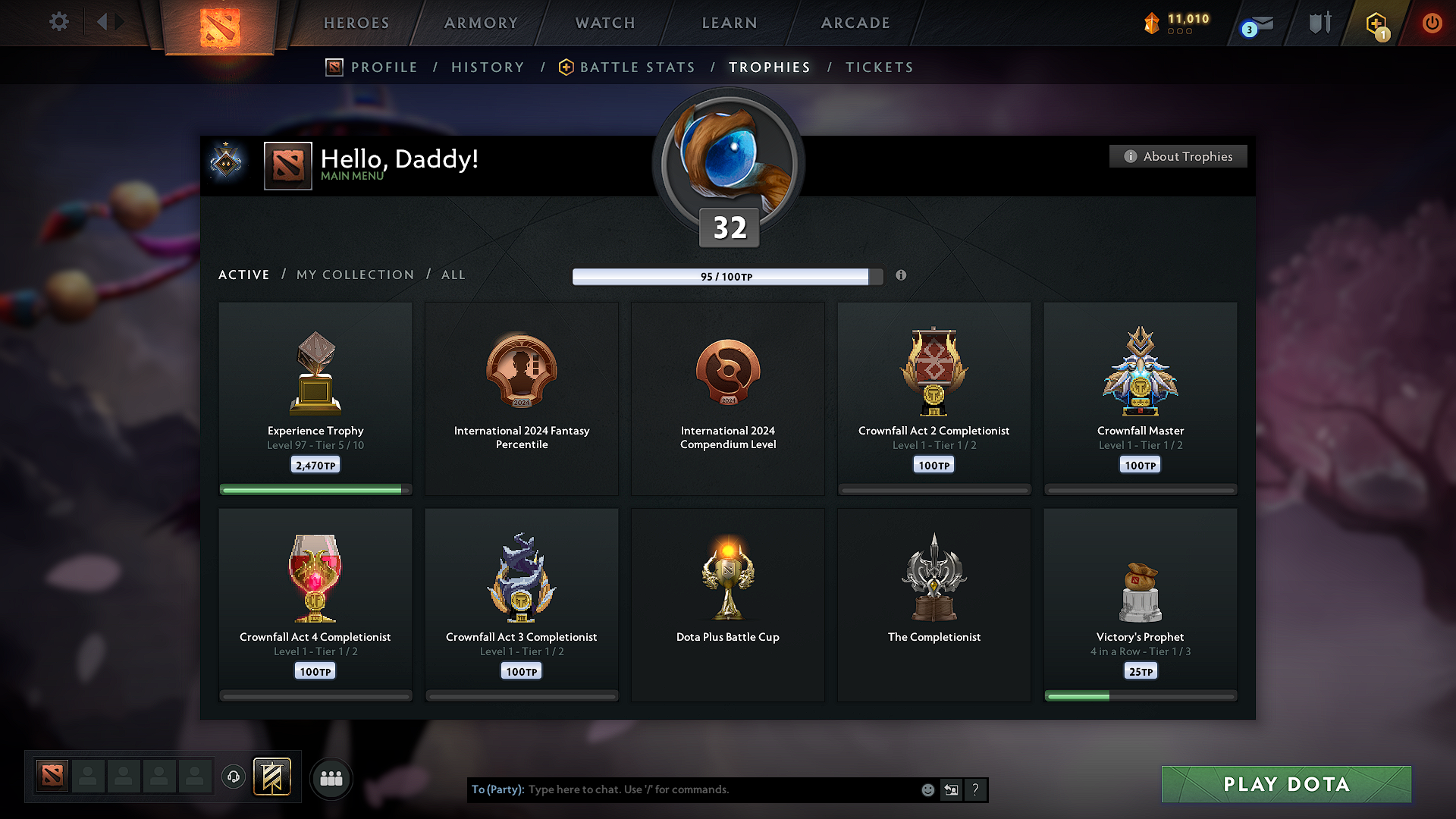Click the armory shield and sword icon
The height and width of the screenshot is (819, 1456).
1319,23
